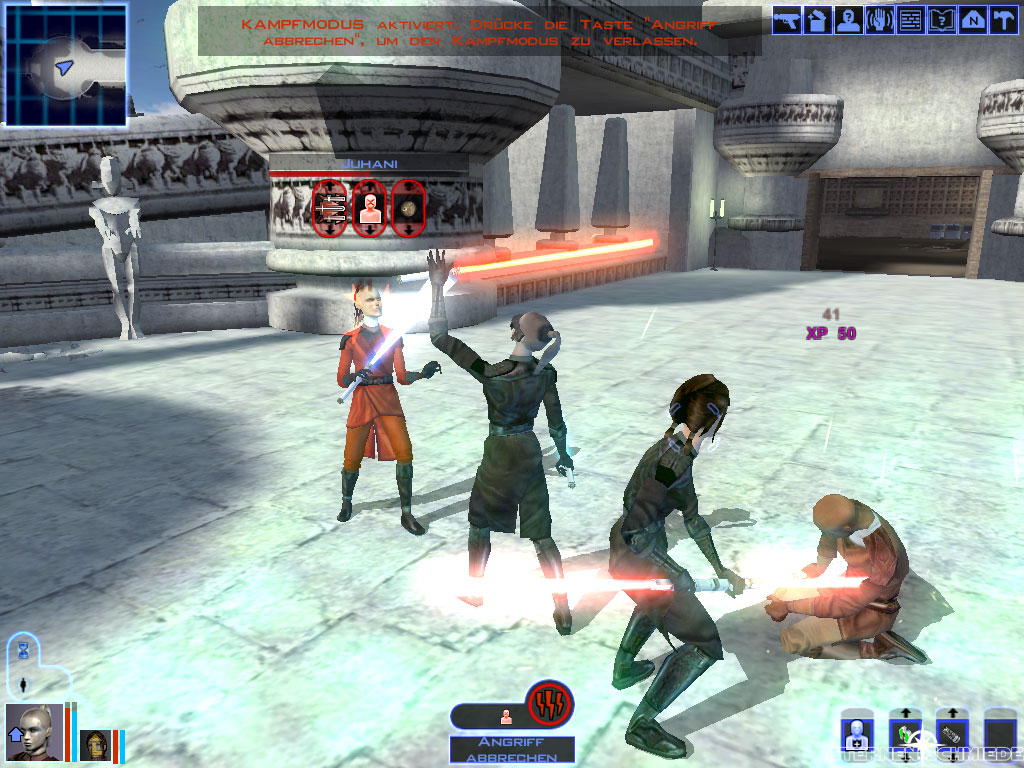Open the inventory box icon
The height and width of the screenshot is (768, 1024).
click(818, 20)
